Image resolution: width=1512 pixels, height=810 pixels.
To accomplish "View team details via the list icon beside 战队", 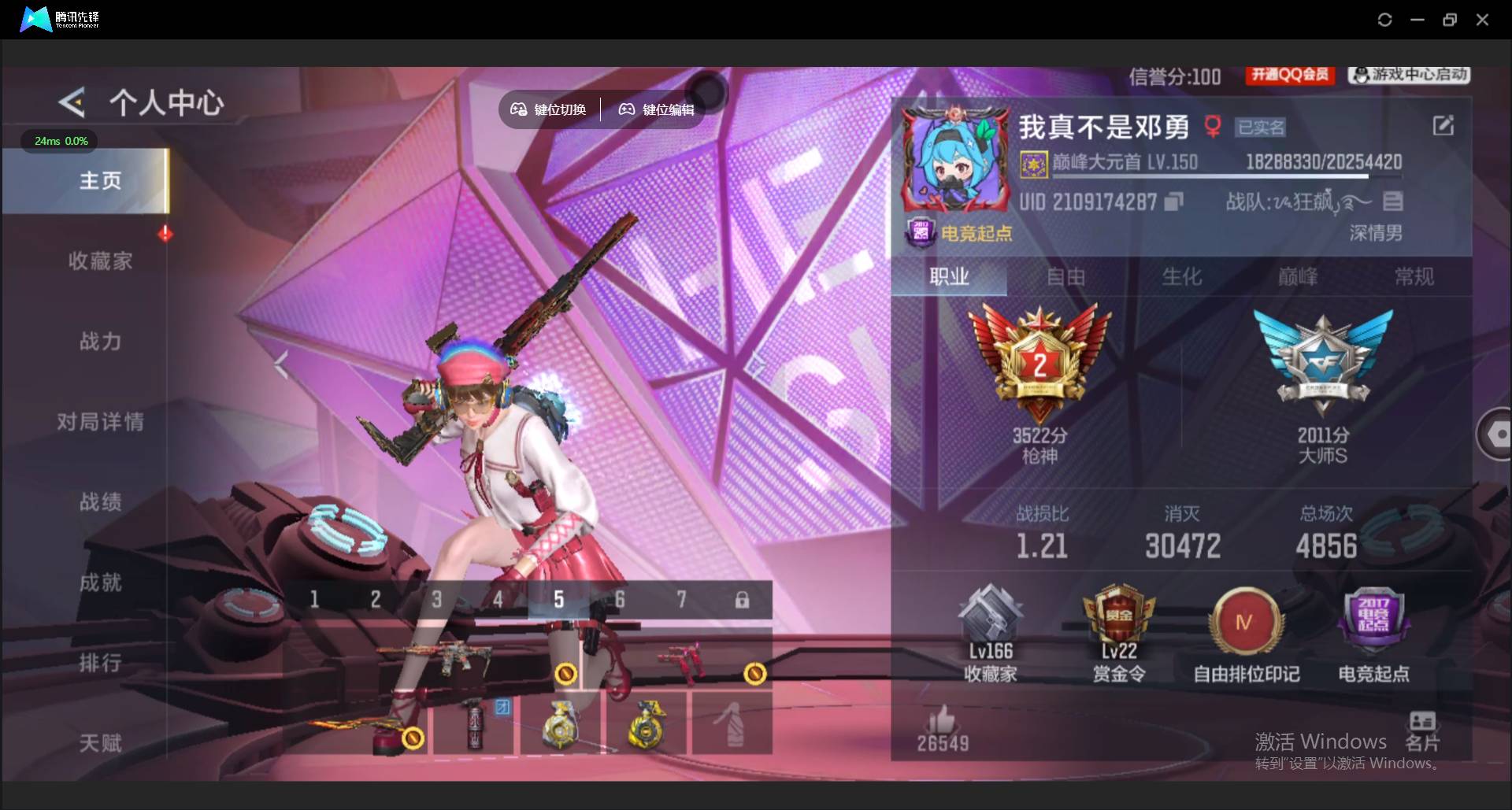I will pyautogui.click(x=1393, y=201).
